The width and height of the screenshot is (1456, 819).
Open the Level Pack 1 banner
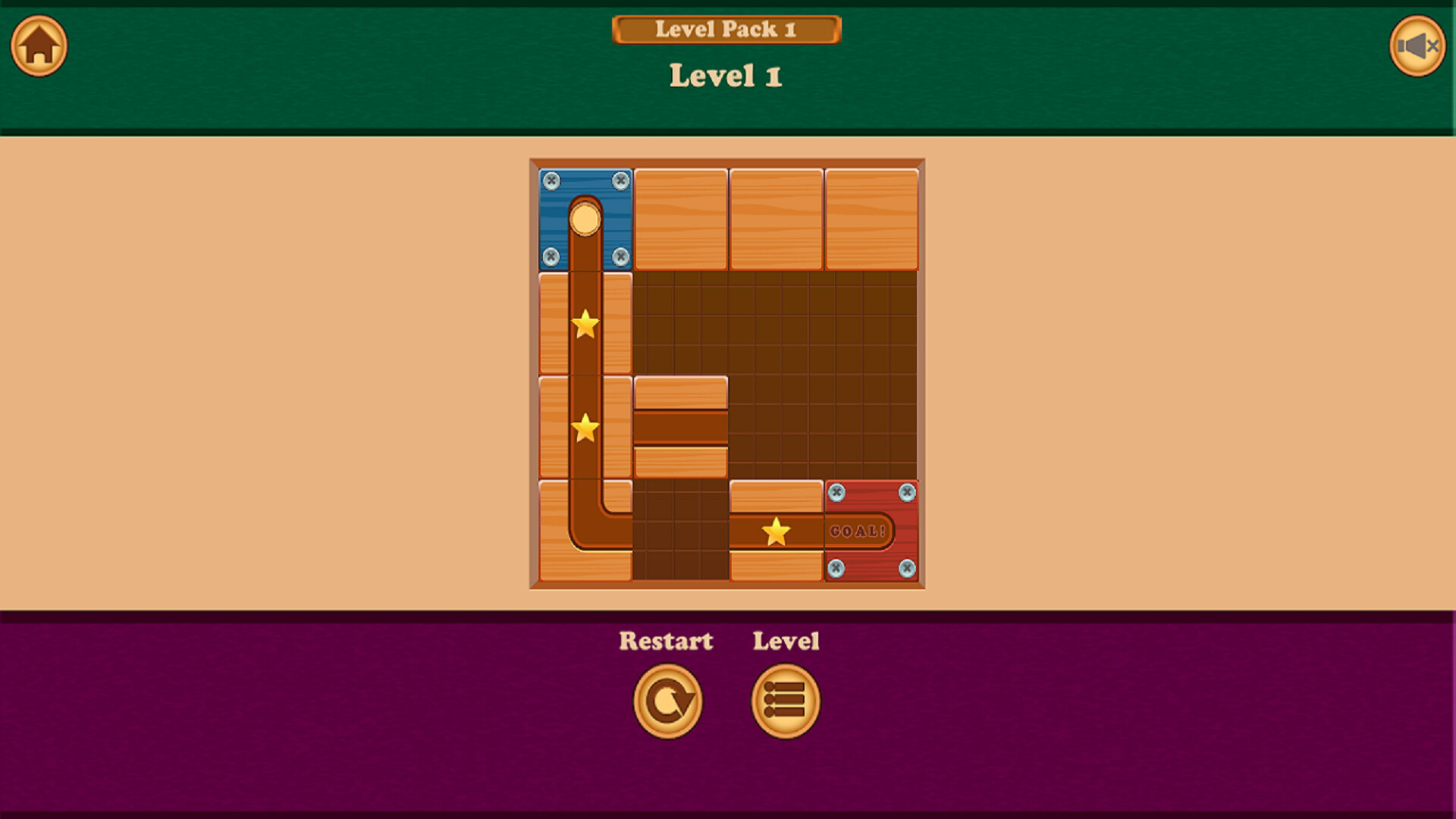[x=726, y=29]
